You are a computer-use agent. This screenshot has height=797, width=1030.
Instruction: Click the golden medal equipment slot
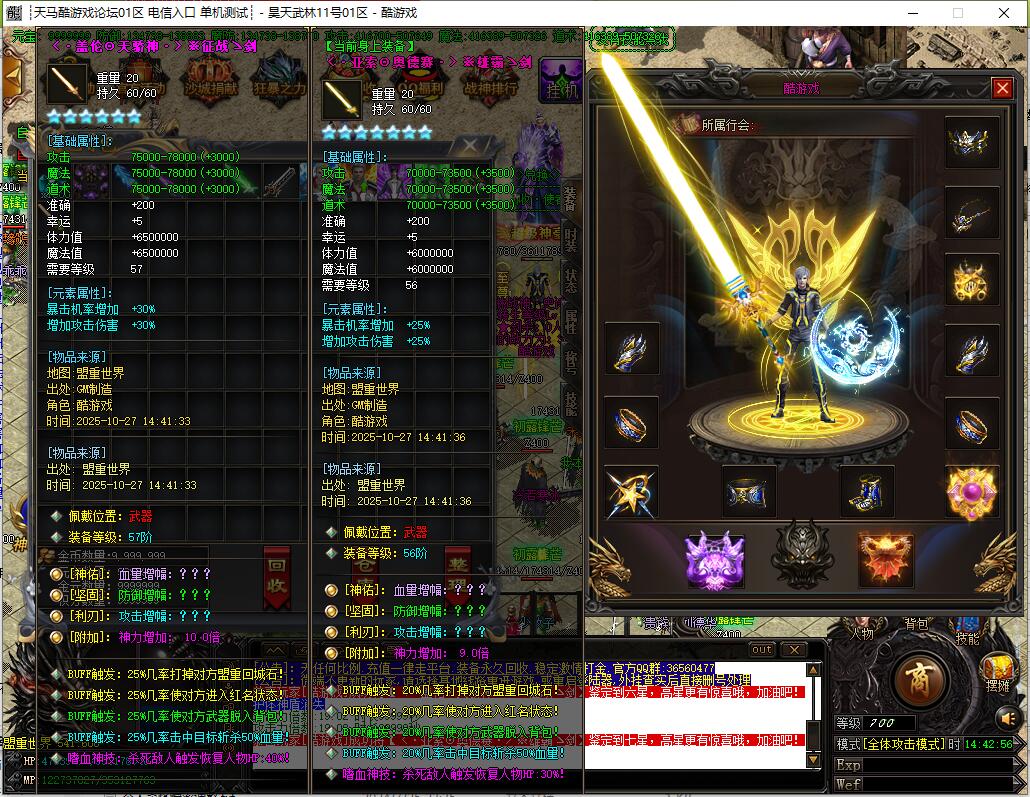[x=971, y=281]
